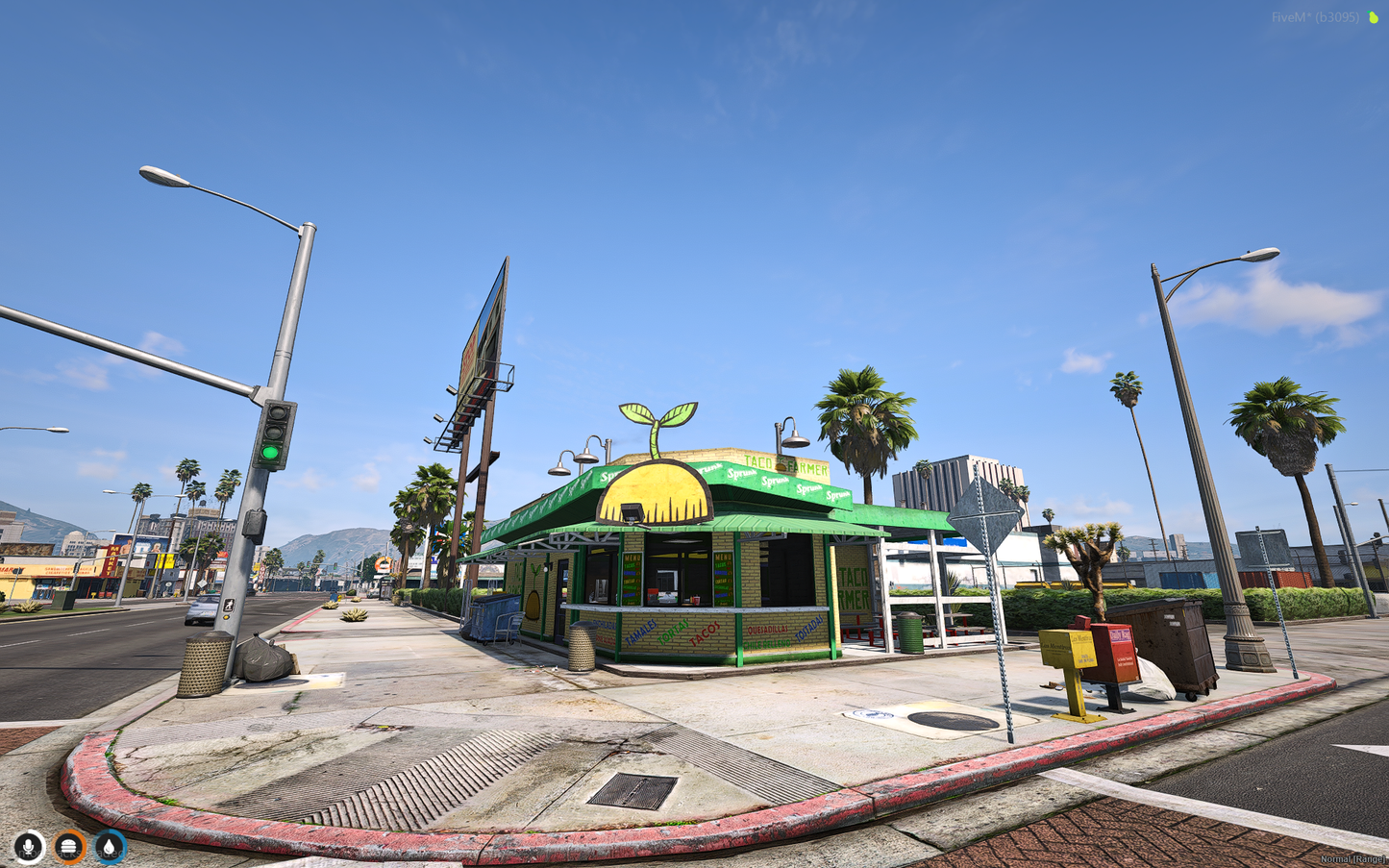Click the green pear FiveM icon
The height and width of the screenshot is (868, 1389).
click(x=1373, y=17)
